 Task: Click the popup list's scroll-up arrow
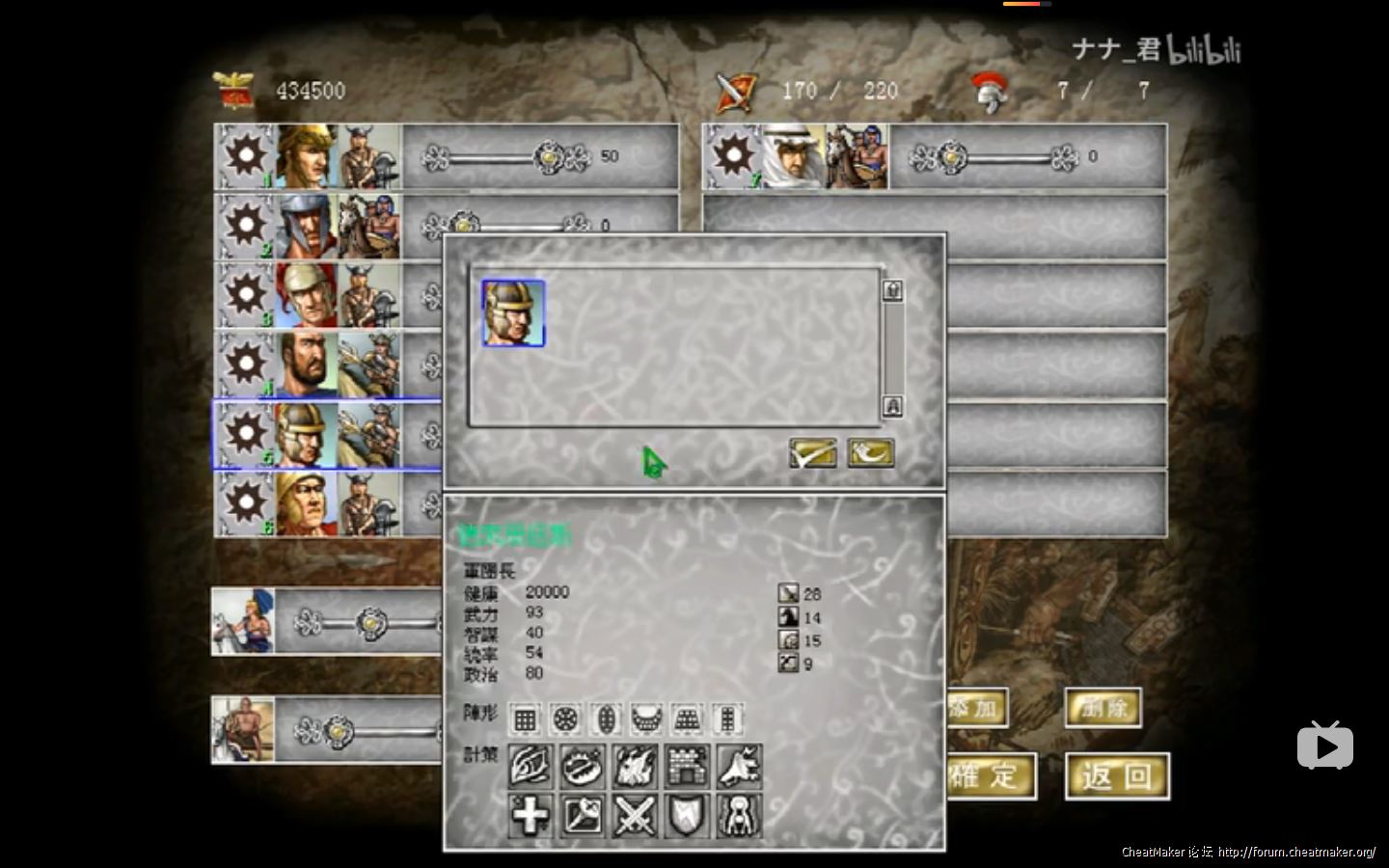click(x=893, y=290)
